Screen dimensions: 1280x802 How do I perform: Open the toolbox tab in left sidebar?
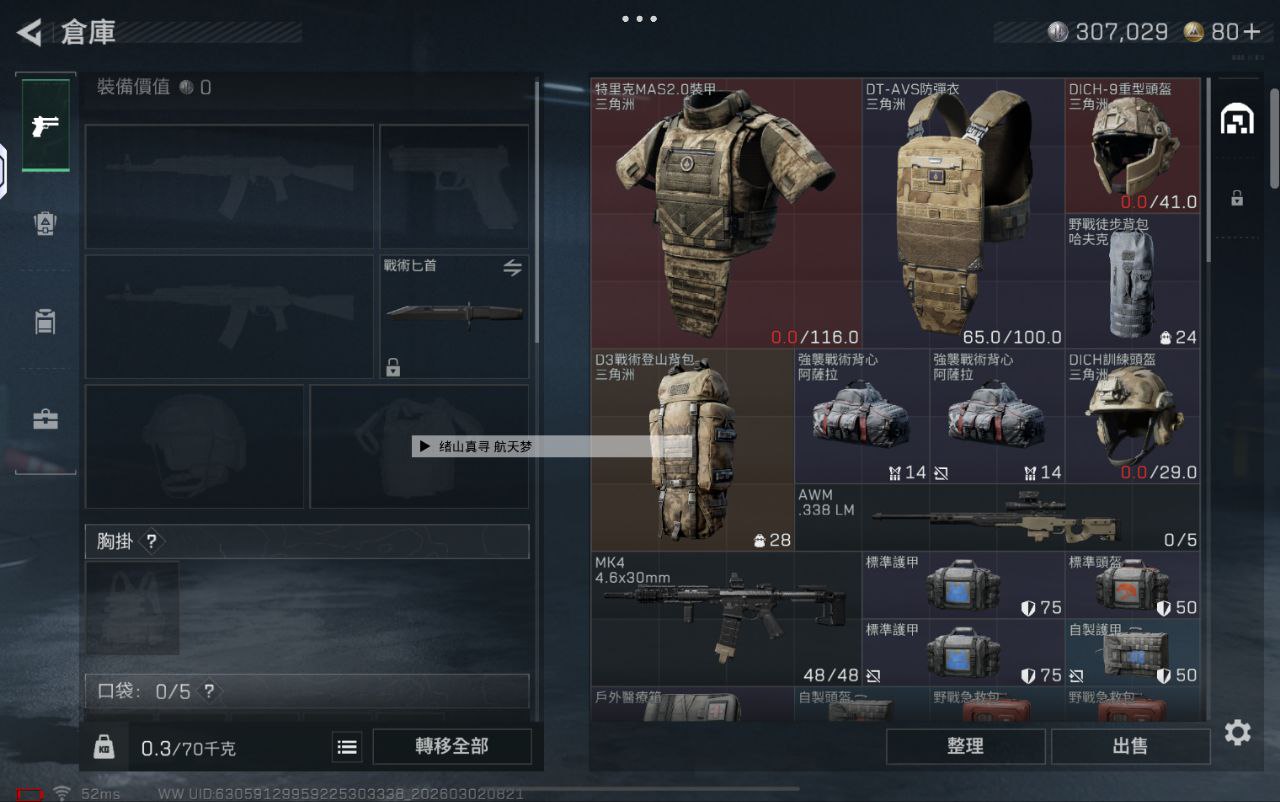pos(46,420)
